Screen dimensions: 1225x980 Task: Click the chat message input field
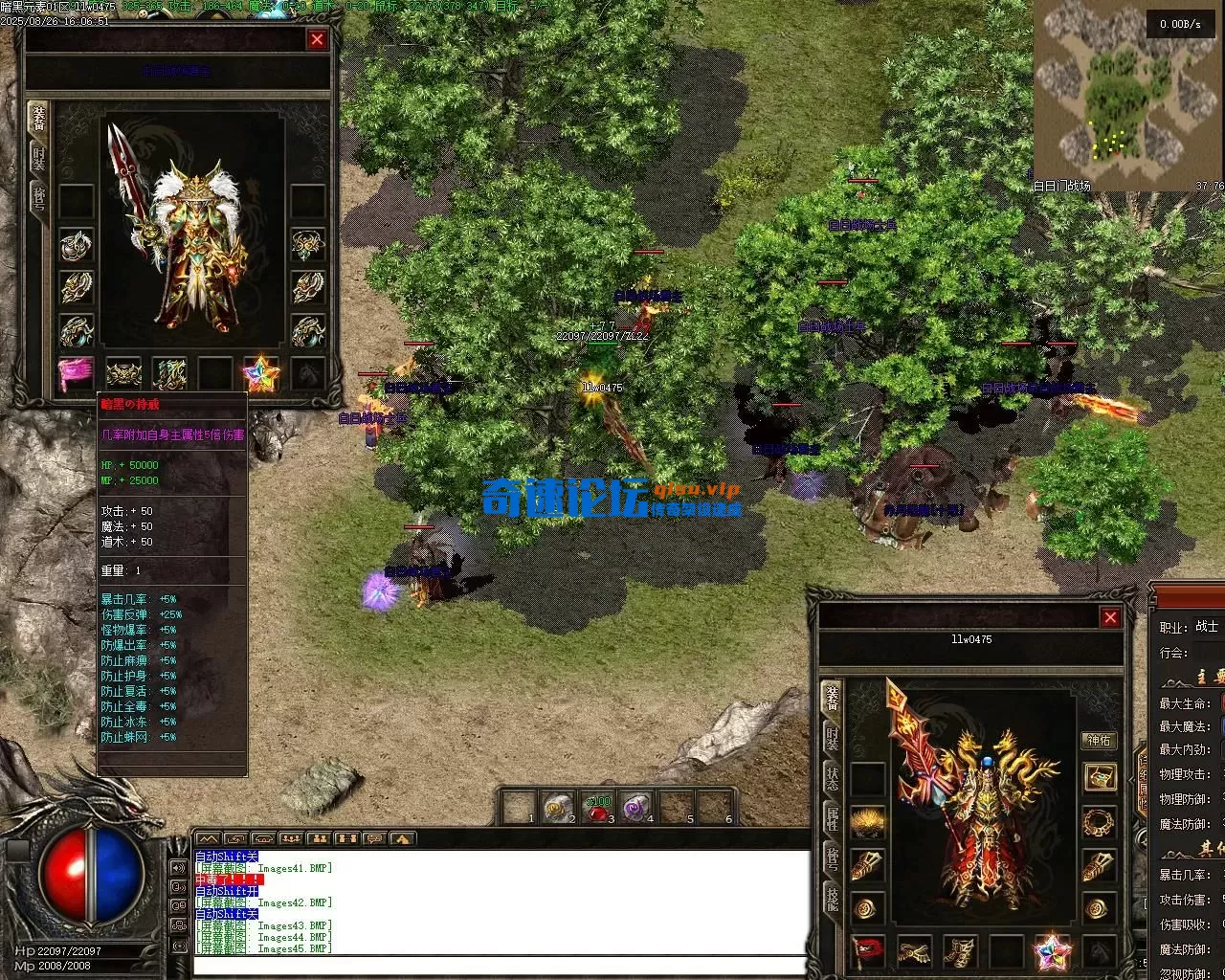(x=498, y=965)
